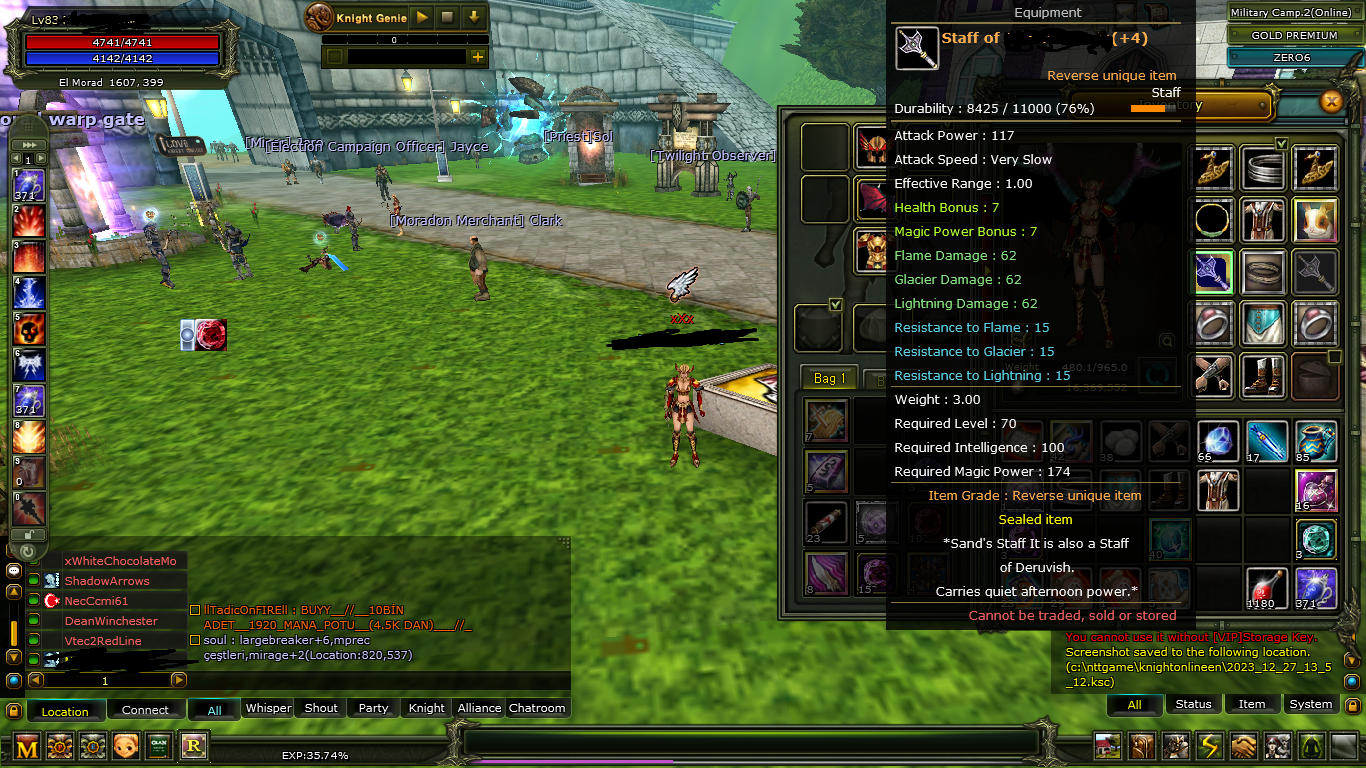Expand the skill bar chevron at top left
1366x768 pixels.
(x=28, y=143)
